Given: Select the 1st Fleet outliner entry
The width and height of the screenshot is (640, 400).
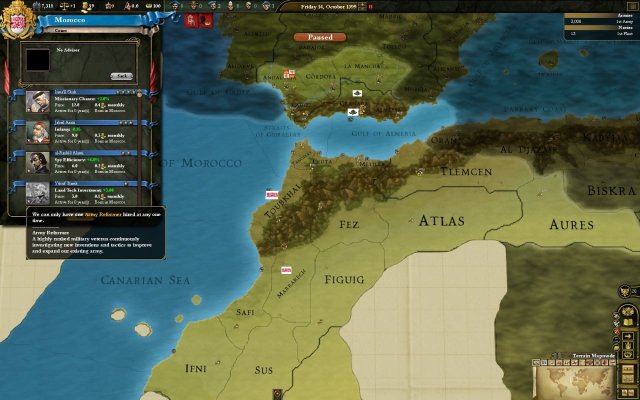Looking at the screenshot, I should click(x=598, y=33).
